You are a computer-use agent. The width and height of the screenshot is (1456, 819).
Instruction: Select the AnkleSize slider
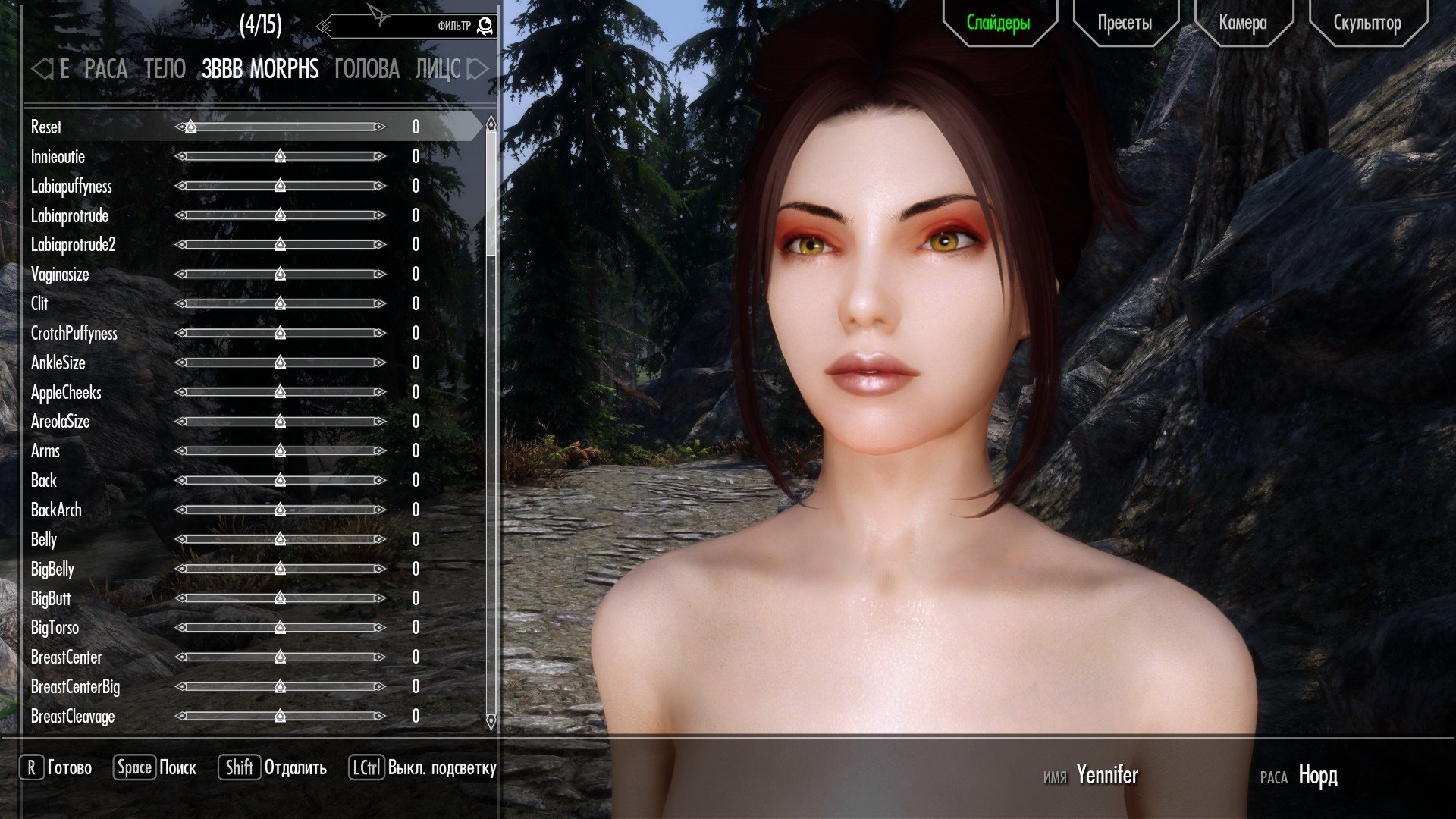(x=280, y=362)
